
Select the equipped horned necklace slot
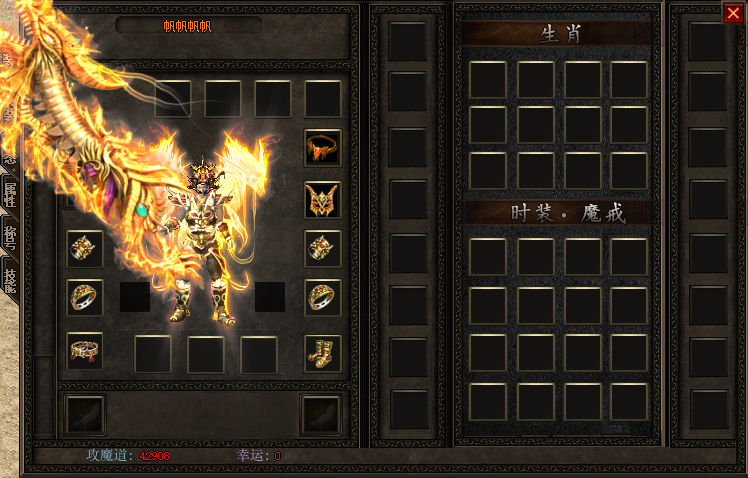[323, 148]
